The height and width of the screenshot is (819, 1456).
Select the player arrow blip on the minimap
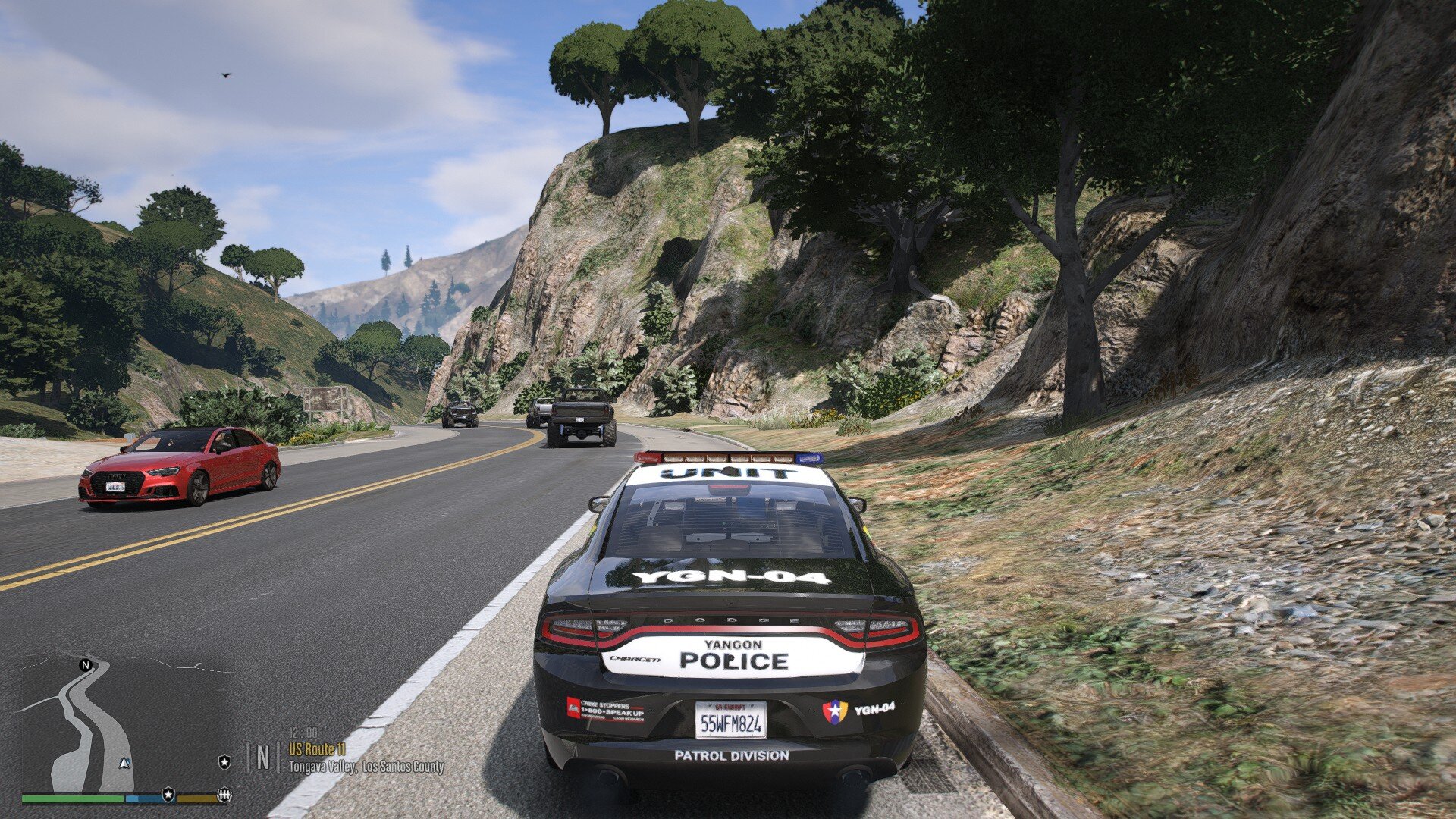(125, 763)
